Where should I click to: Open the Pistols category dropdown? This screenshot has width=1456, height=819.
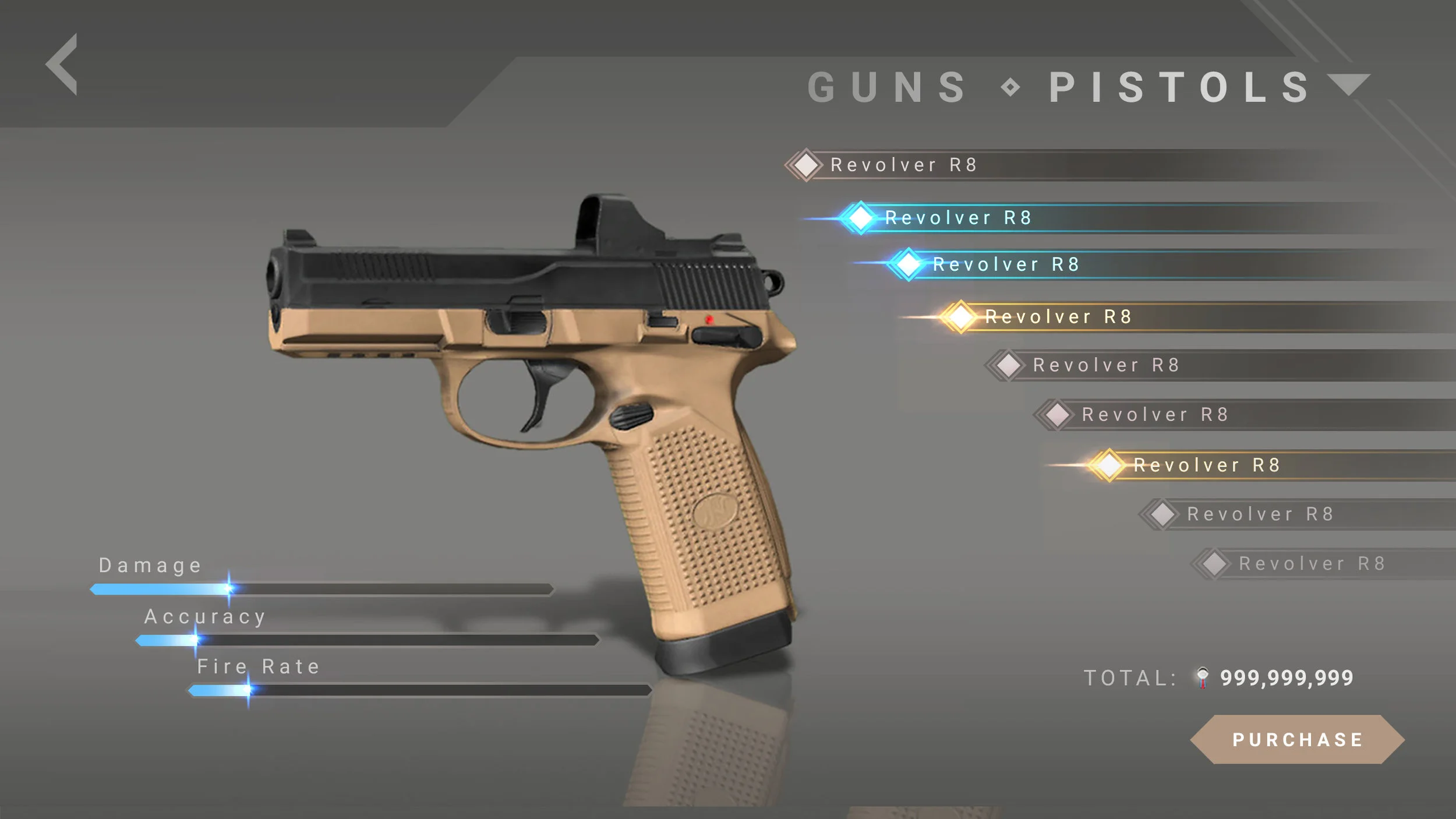coord(1348,85)
